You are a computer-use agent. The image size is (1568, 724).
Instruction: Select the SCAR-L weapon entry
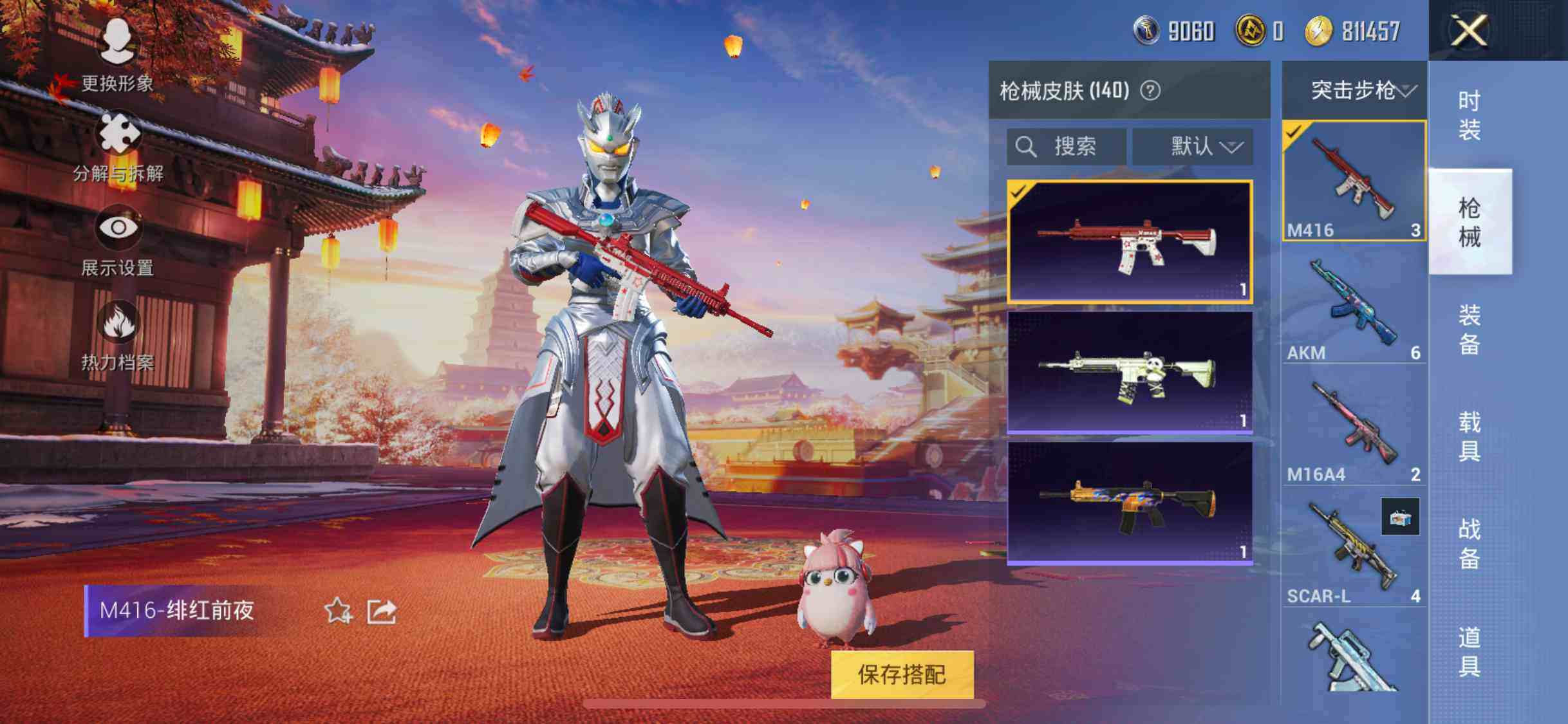point(1353,551)
